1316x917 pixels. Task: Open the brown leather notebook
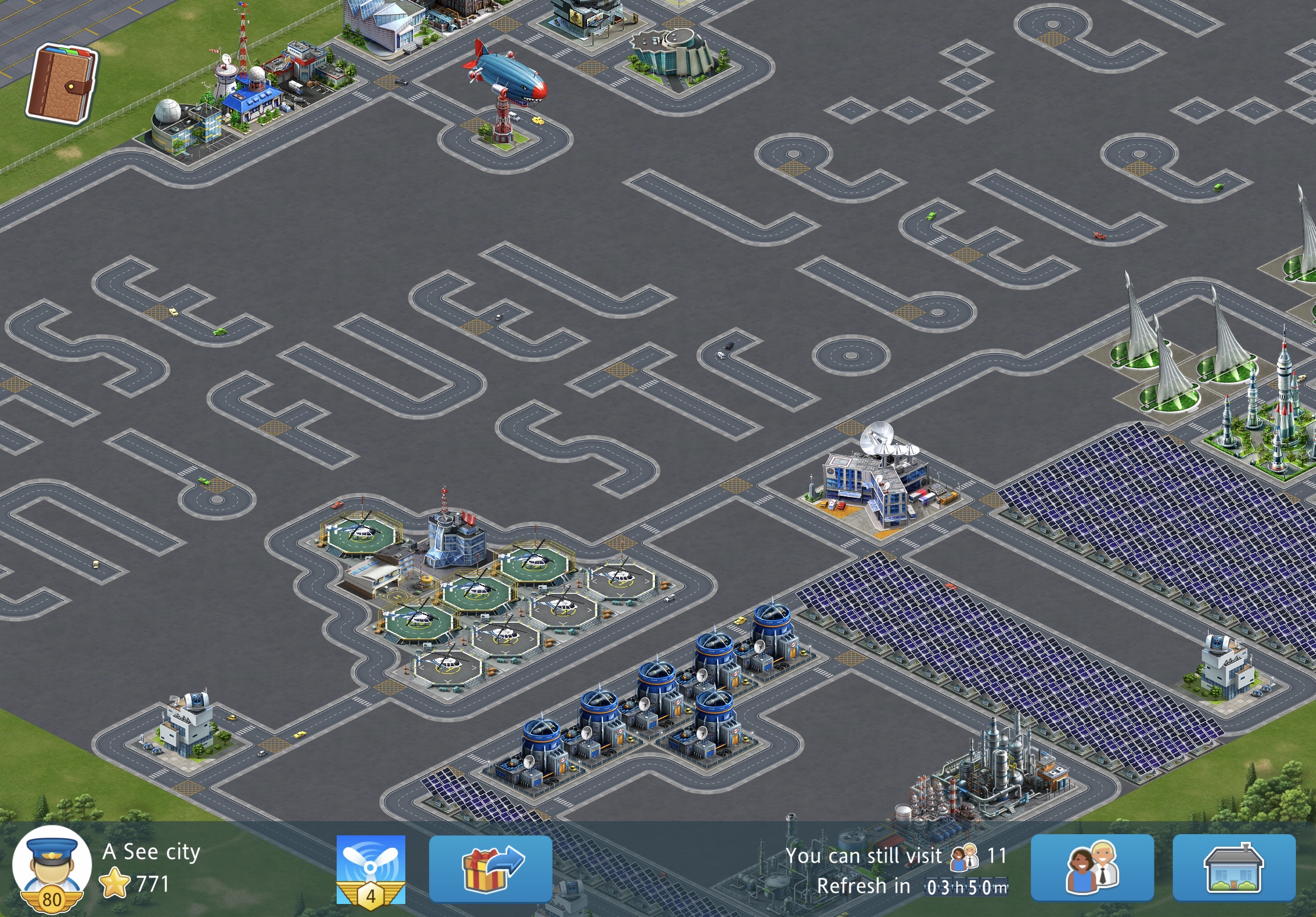[x=61, y=84]
